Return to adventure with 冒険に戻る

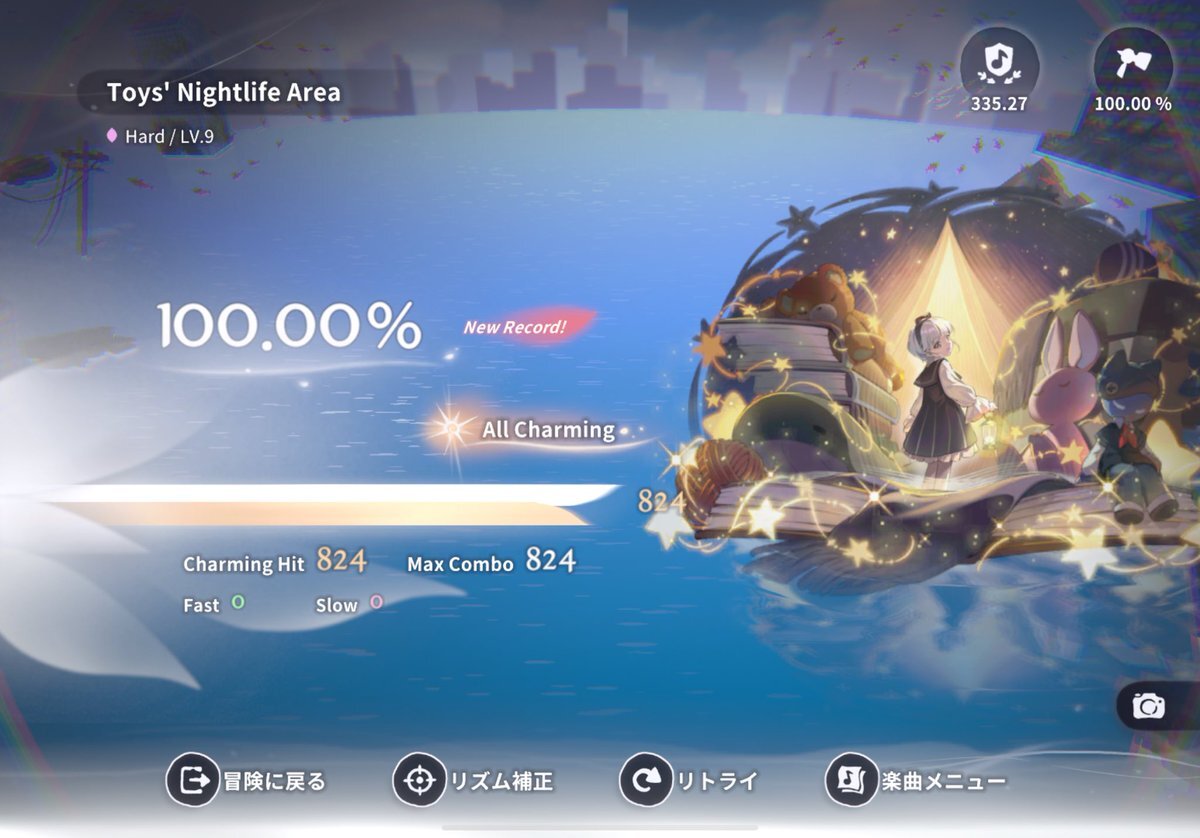(248, 781)
